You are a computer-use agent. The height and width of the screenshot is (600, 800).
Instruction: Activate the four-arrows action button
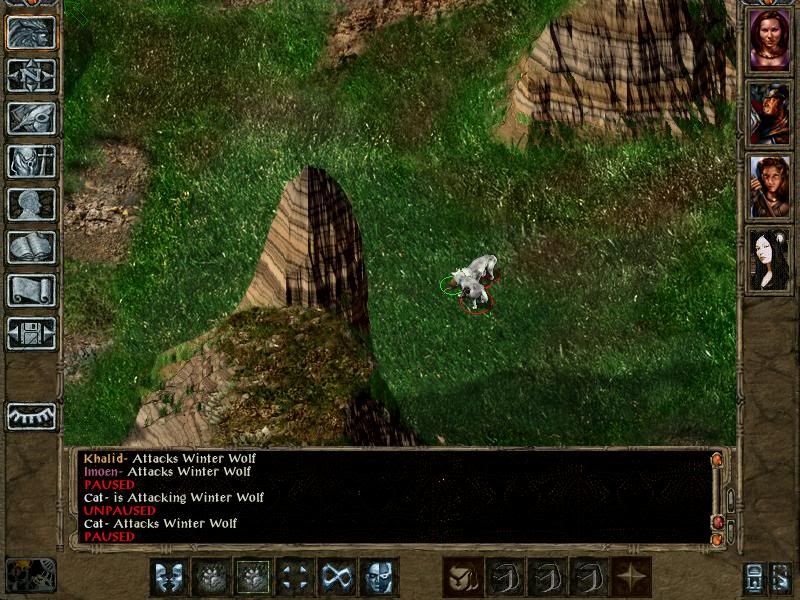coord(295,577)
